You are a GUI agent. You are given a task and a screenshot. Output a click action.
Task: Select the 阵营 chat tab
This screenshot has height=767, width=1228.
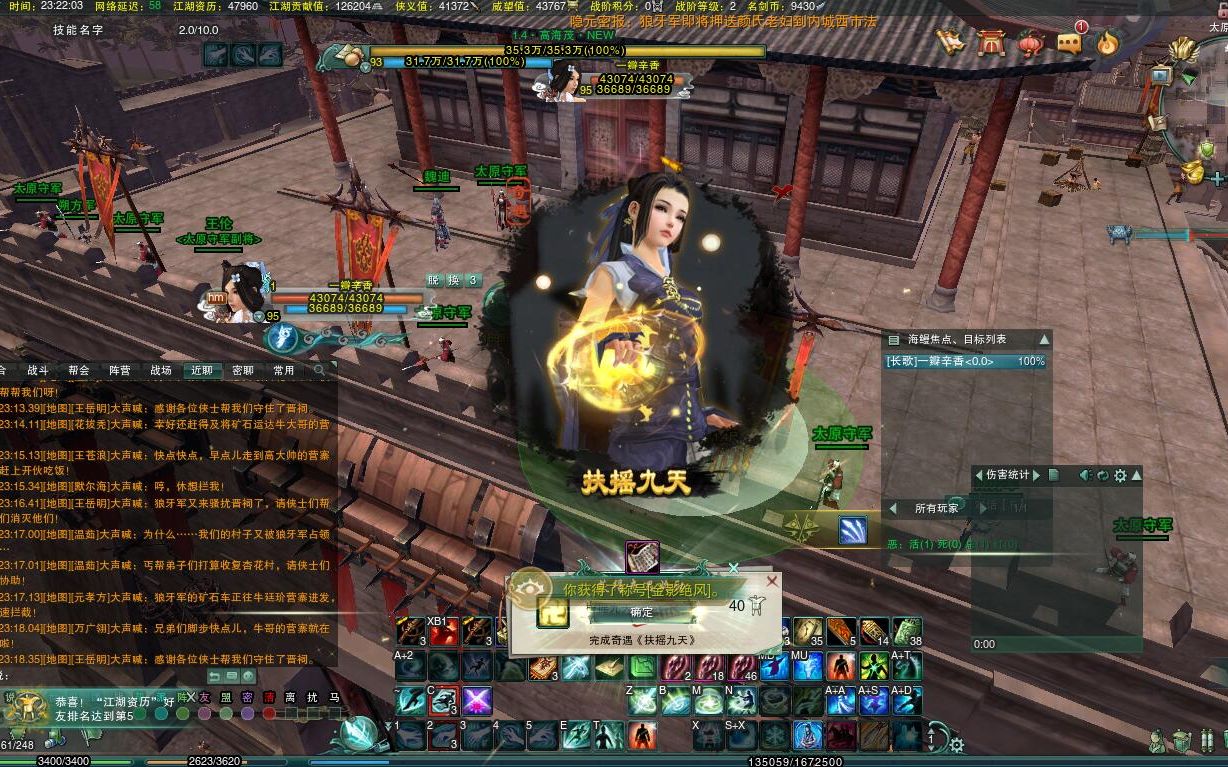click(x=119, y=370)
